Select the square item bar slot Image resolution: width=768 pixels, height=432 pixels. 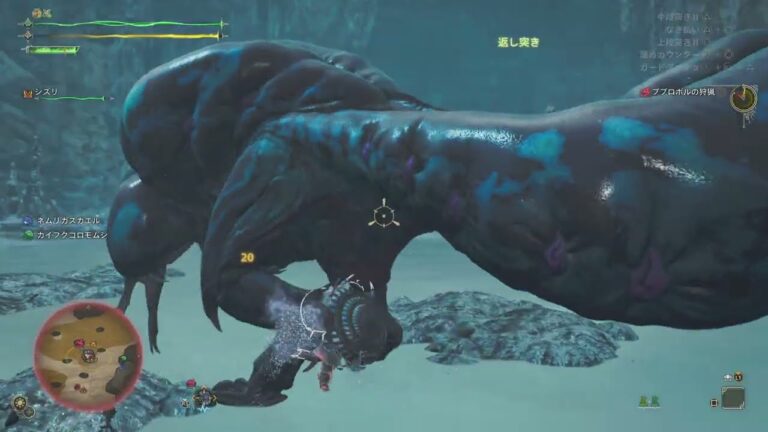point(733,398)
